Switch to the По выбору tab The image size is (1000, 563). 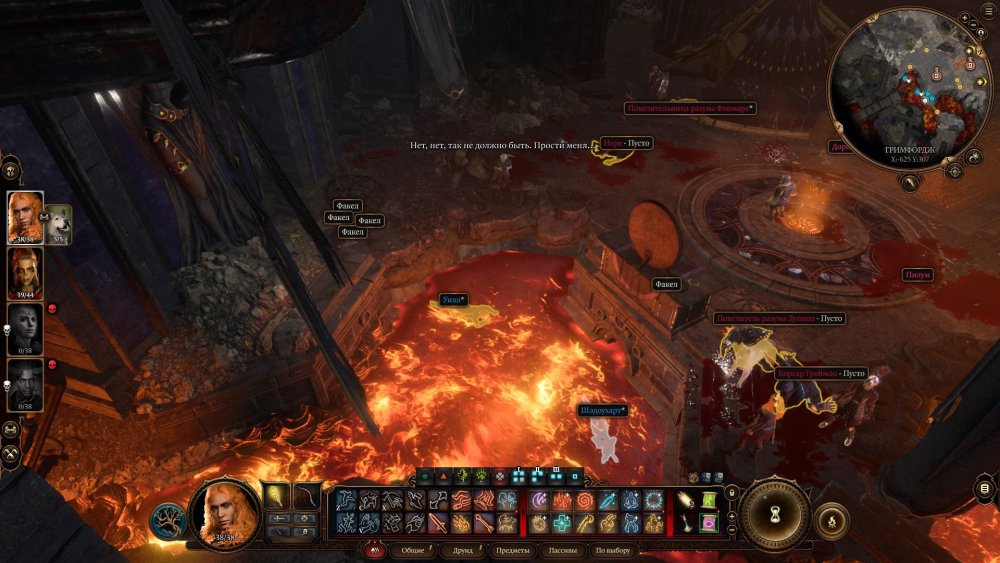(612, 551)
